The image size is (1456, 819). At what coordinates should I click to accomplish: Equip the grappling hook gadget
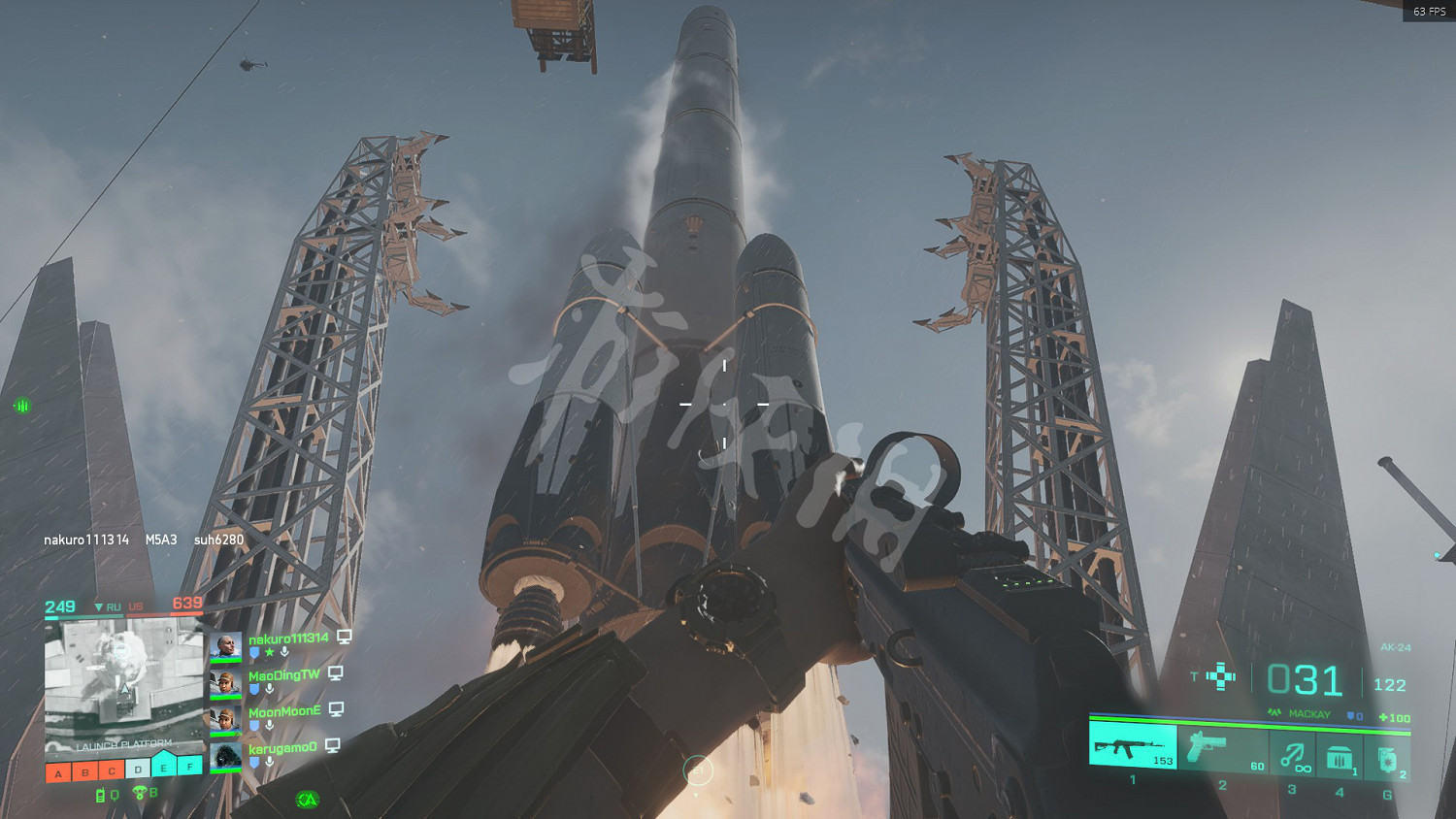pyautogui.click(x=1293, y=754)
